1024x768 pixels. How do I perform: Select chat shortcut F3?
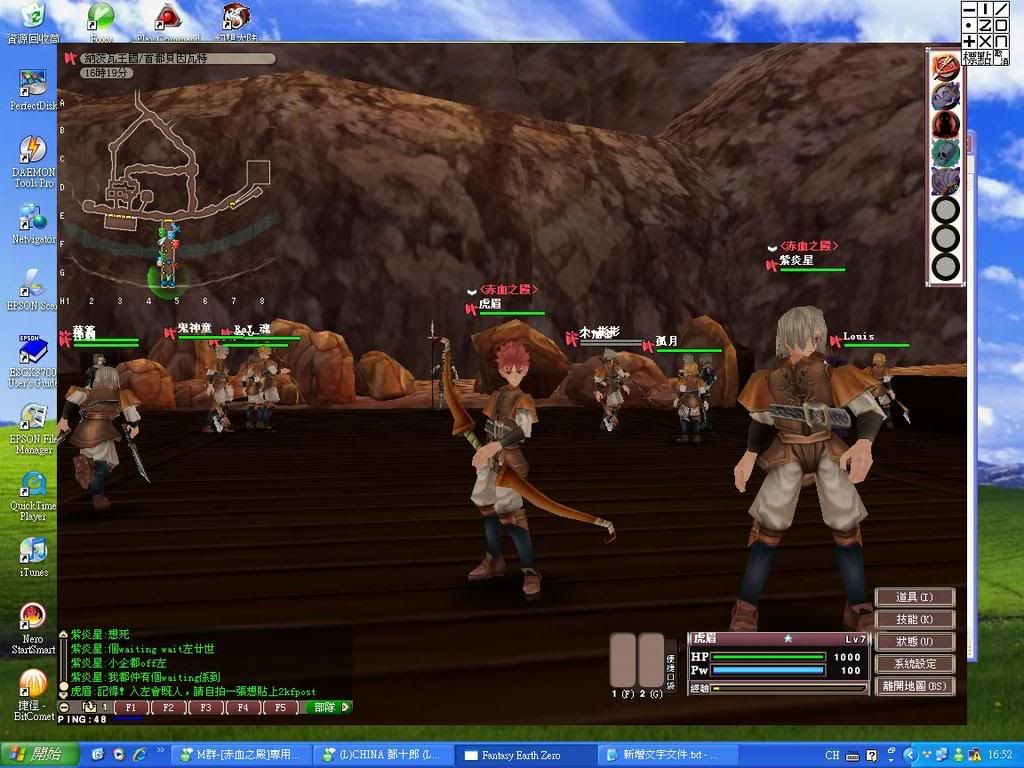pyautogui.click(x=203, y=708)
